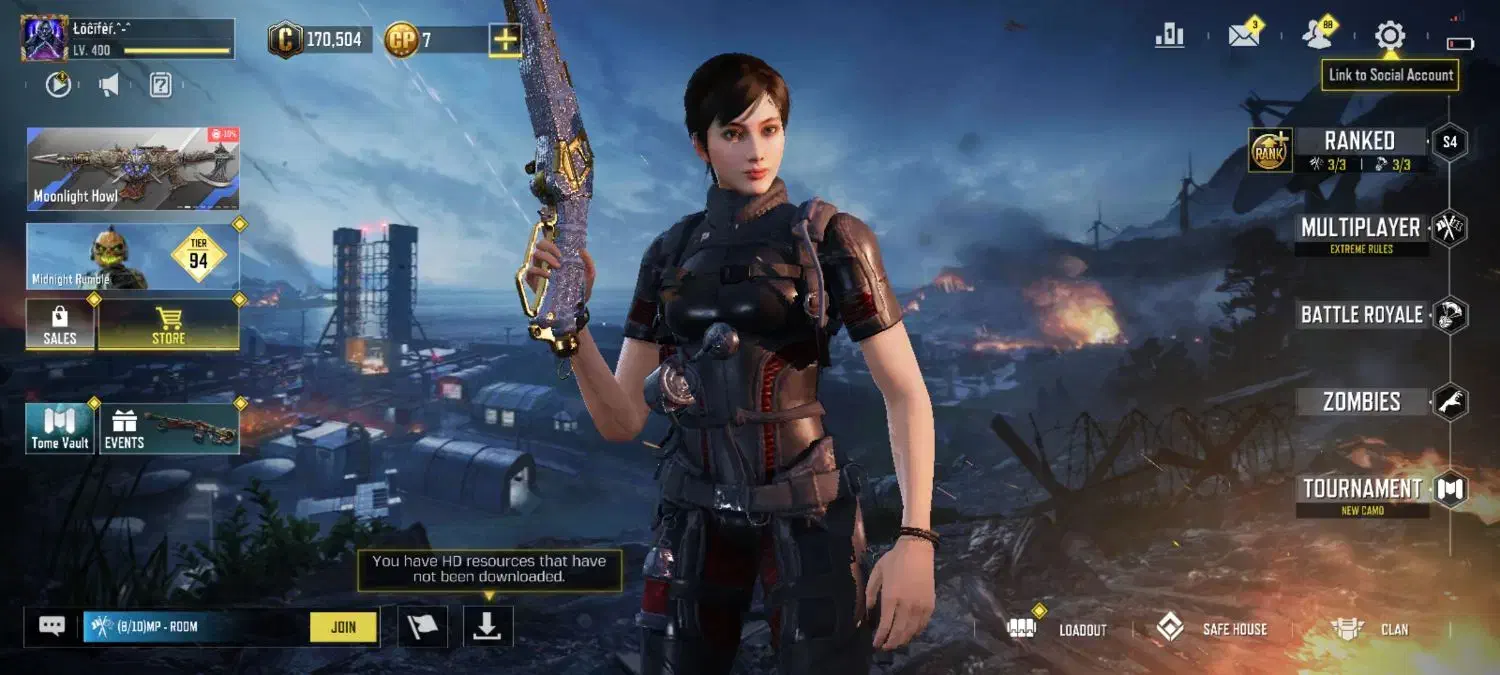Click the flag icon button

point(422,626)
